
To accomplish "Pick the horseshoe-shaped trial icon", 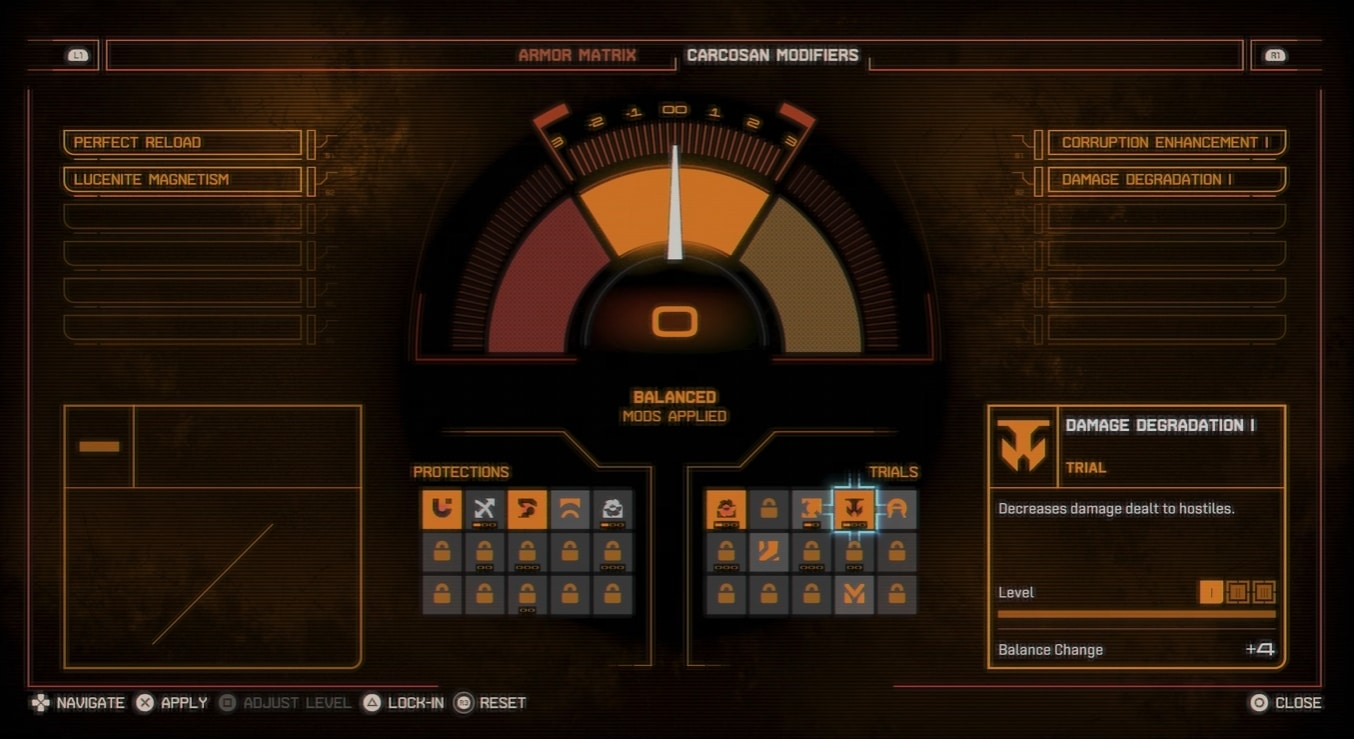I will pyautogui.click(x=897, y=509).
